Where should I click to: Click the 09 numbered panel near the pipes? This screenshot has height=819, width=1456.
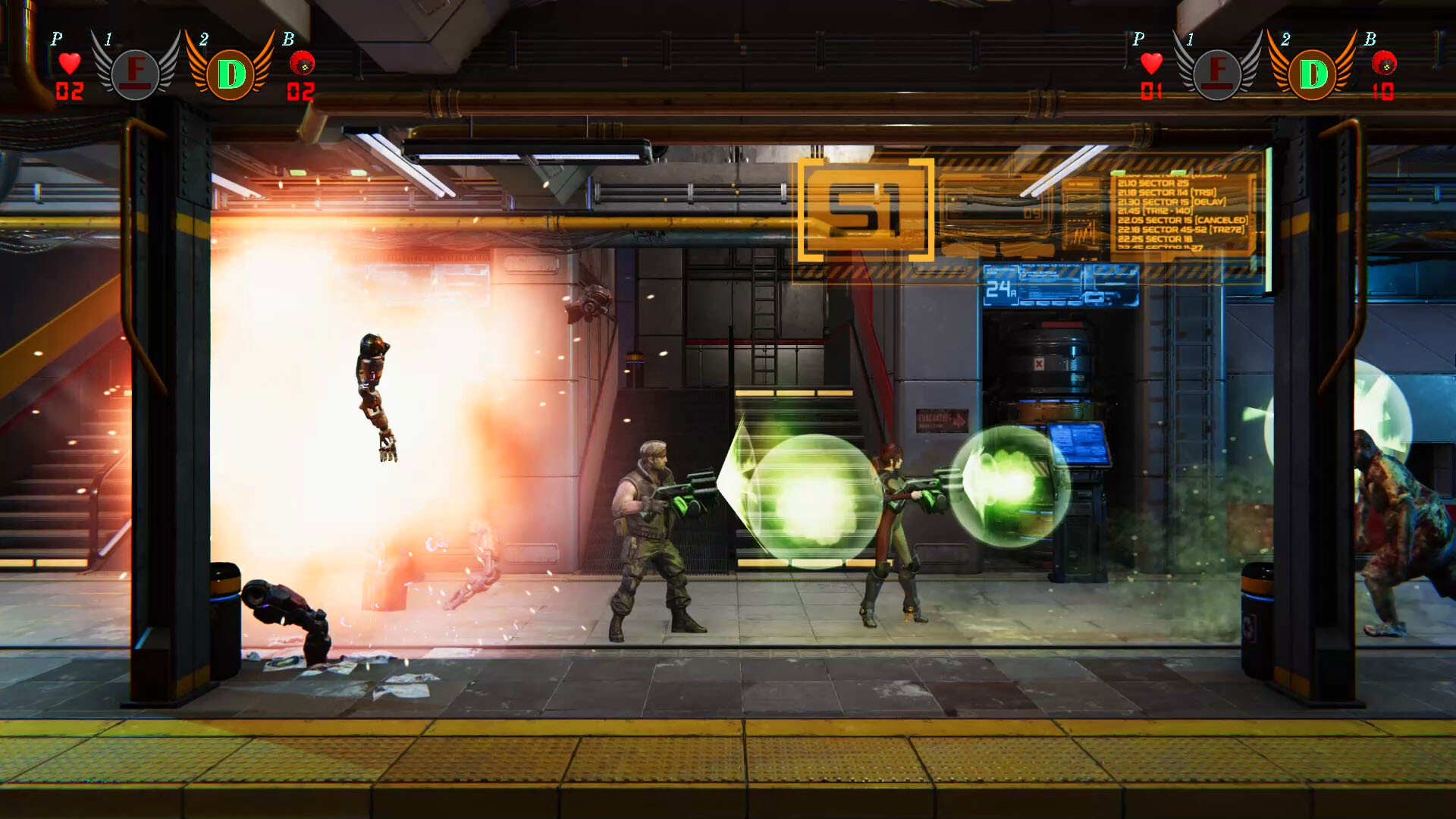(x=1031, y=212)
